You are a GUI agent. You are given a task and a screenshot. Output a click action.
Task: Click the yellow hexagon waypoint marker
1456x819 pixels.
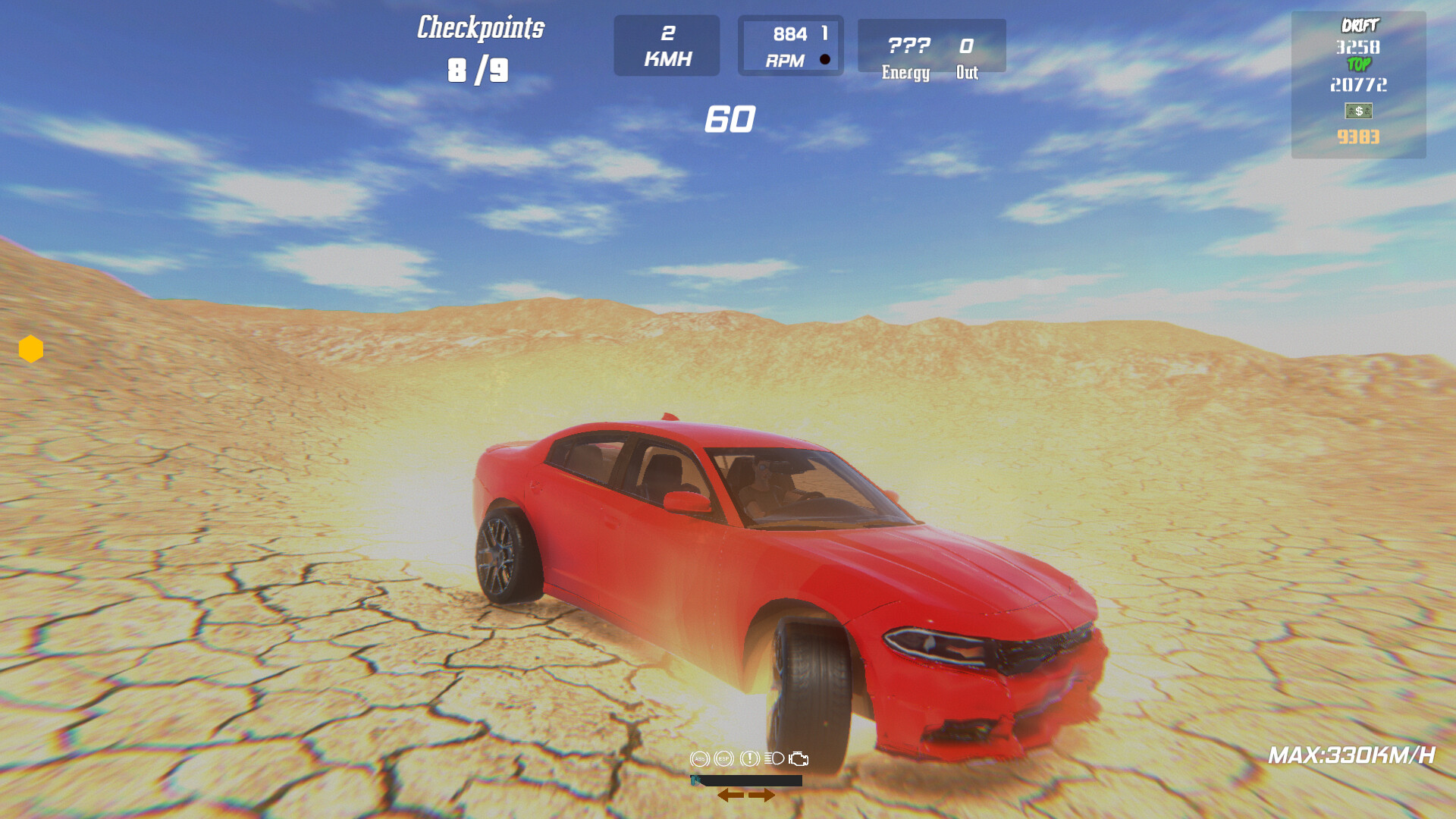pyautogui.click(x=30, y=348)
